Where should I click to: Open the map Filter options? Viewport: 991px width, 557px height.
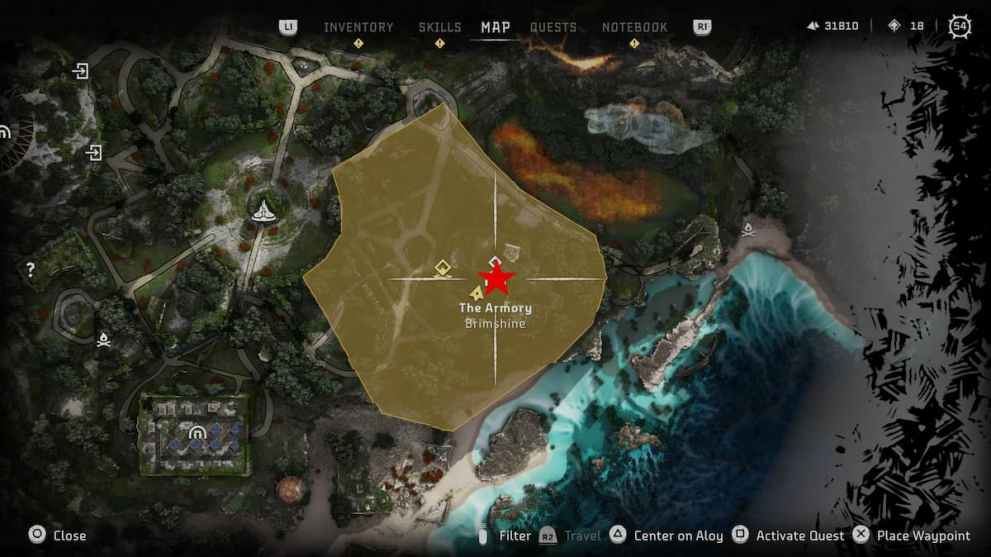[506, 535]
